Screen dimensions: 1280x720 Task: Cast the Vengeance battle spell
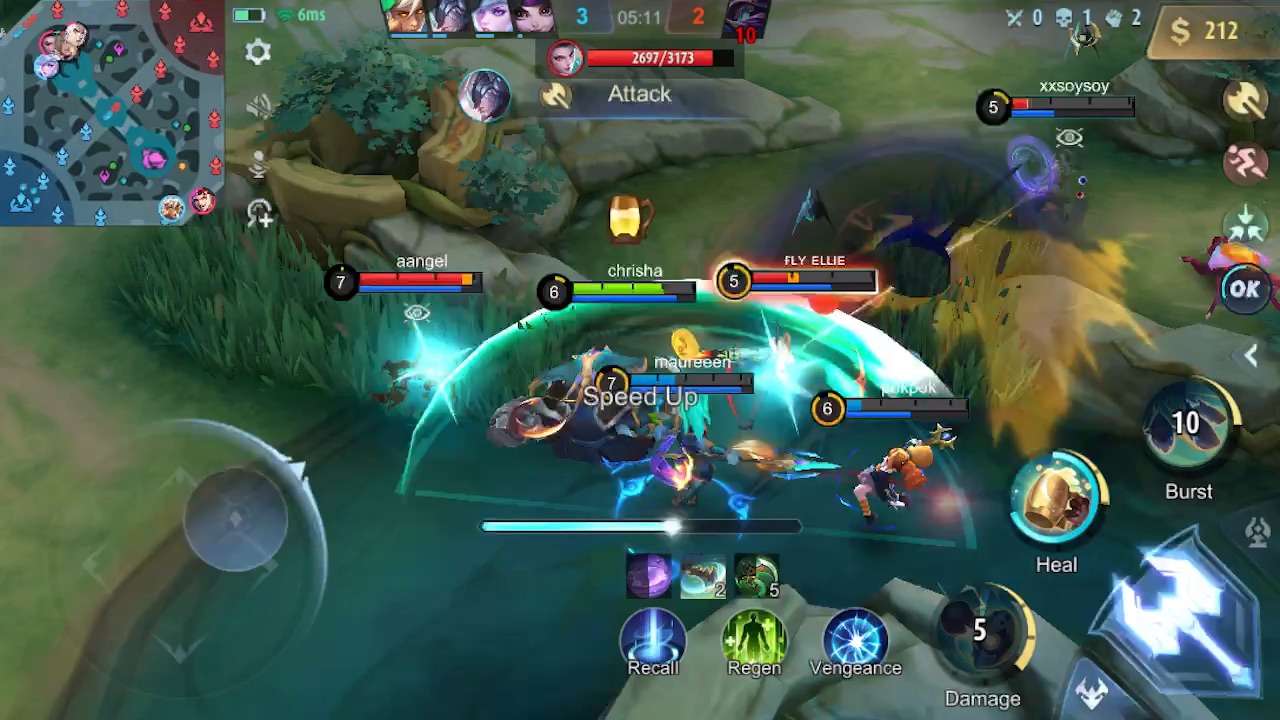tap(855, 636)
